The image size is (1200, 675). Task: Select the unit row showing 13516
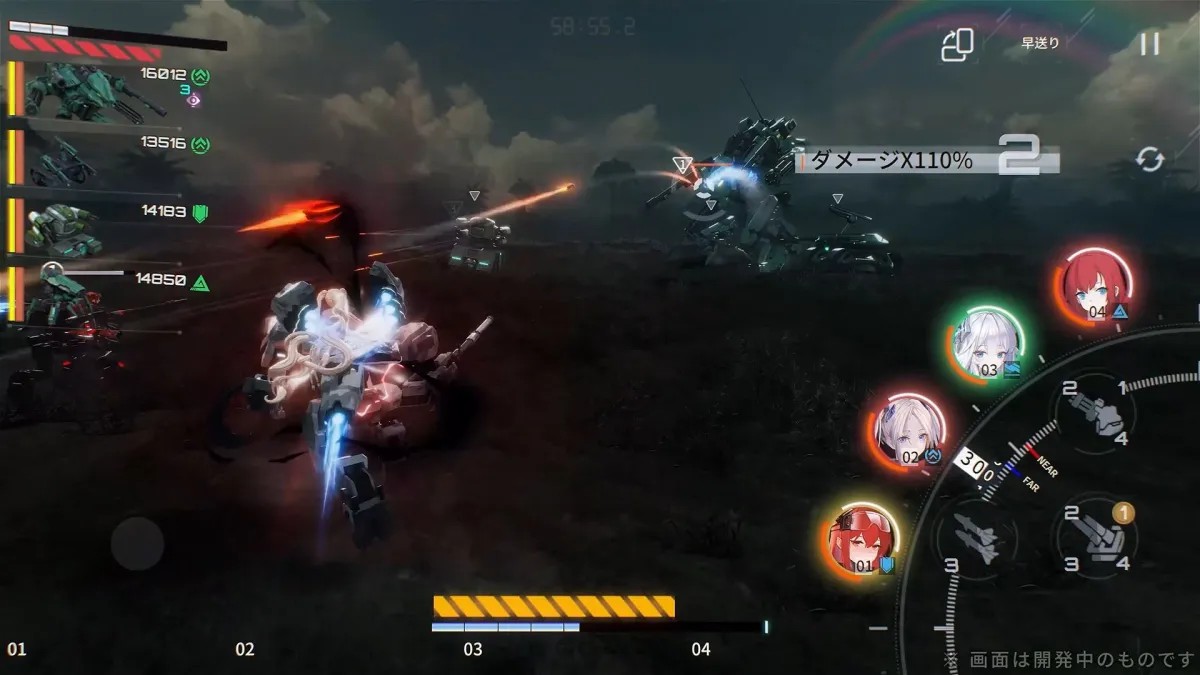(x=95, y=159)
